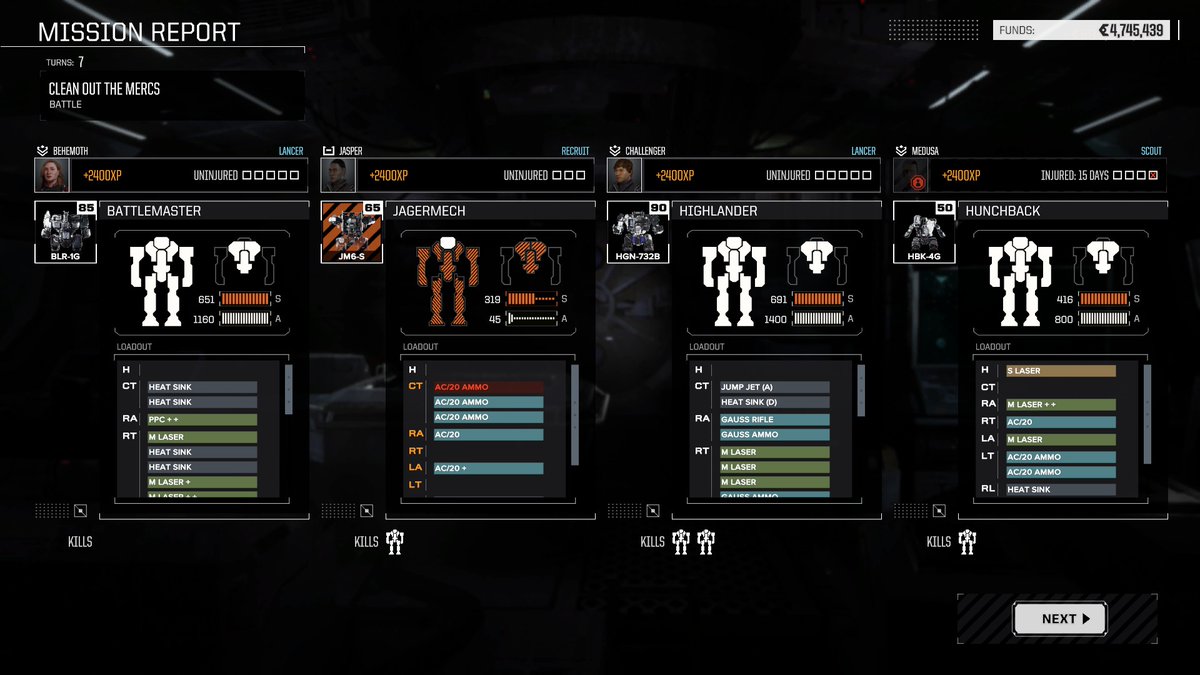Screen dimensions: 1200x675
Task: Select the AC/20 + entry in Jagermech loadout
Action: click(x=488, y=468)
